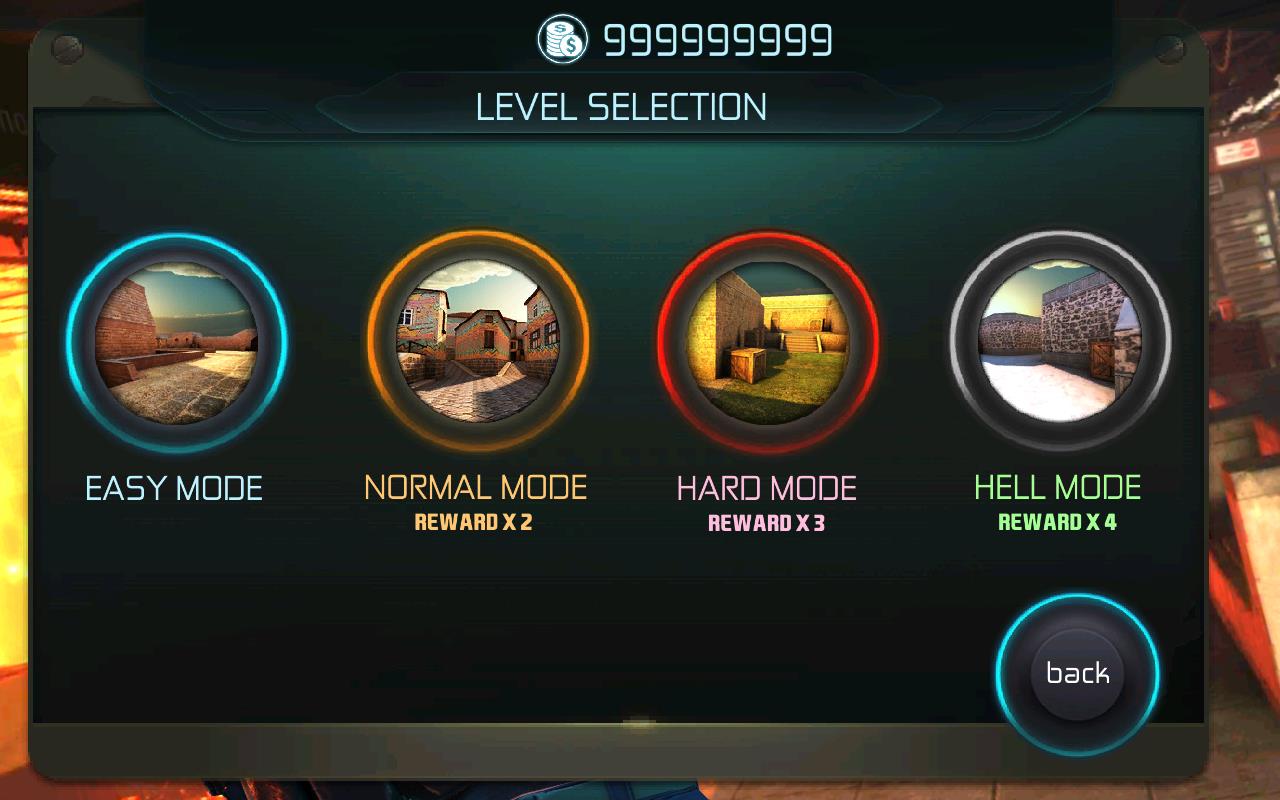The width and height of the screenshot is (1280, 800).
Task: Select the Easy Mode level
Action: (x=177, y=343)
